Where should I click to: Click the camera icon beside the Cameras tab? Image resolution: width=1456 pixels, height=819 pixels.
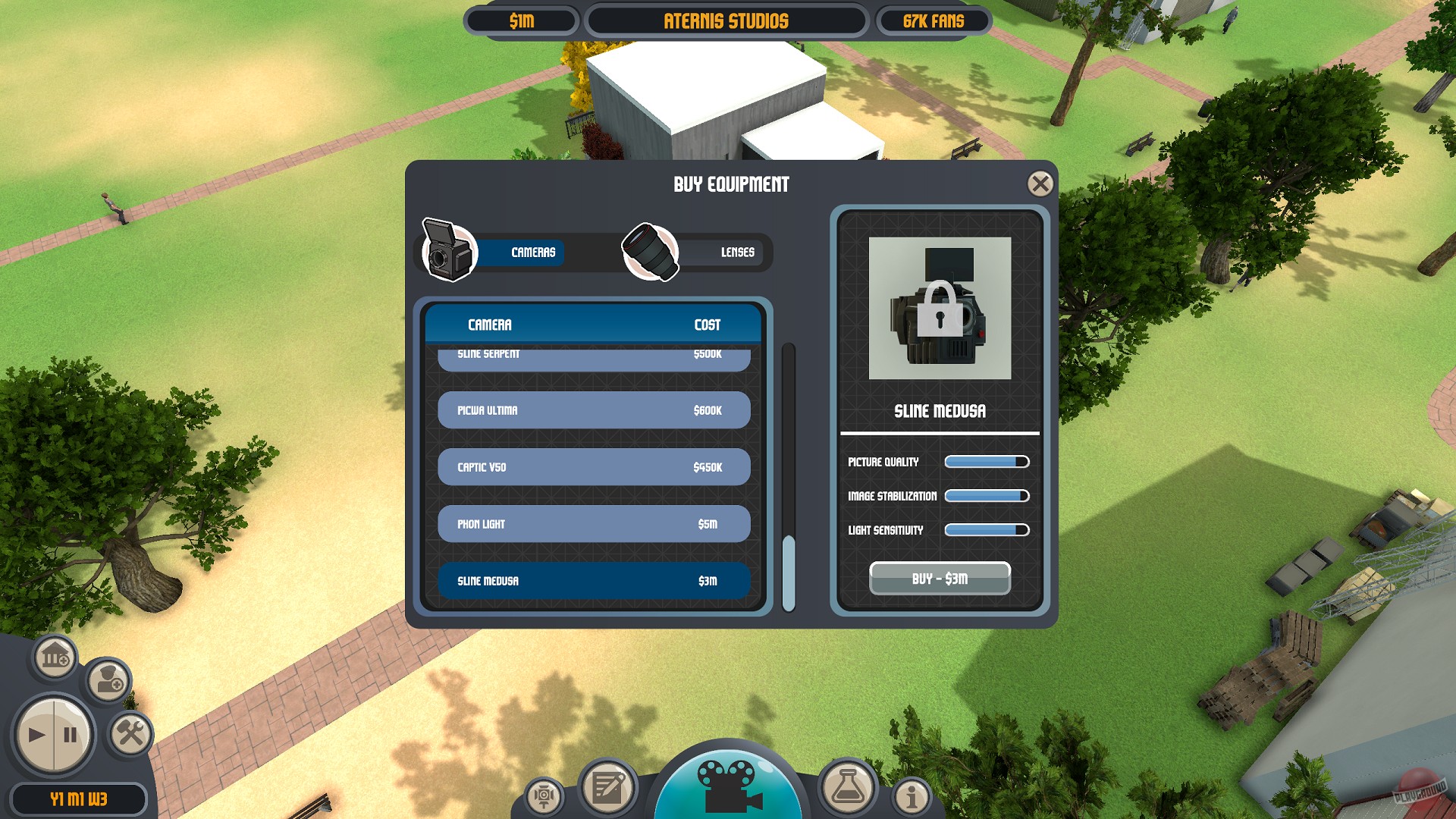[x=448, y=253]
